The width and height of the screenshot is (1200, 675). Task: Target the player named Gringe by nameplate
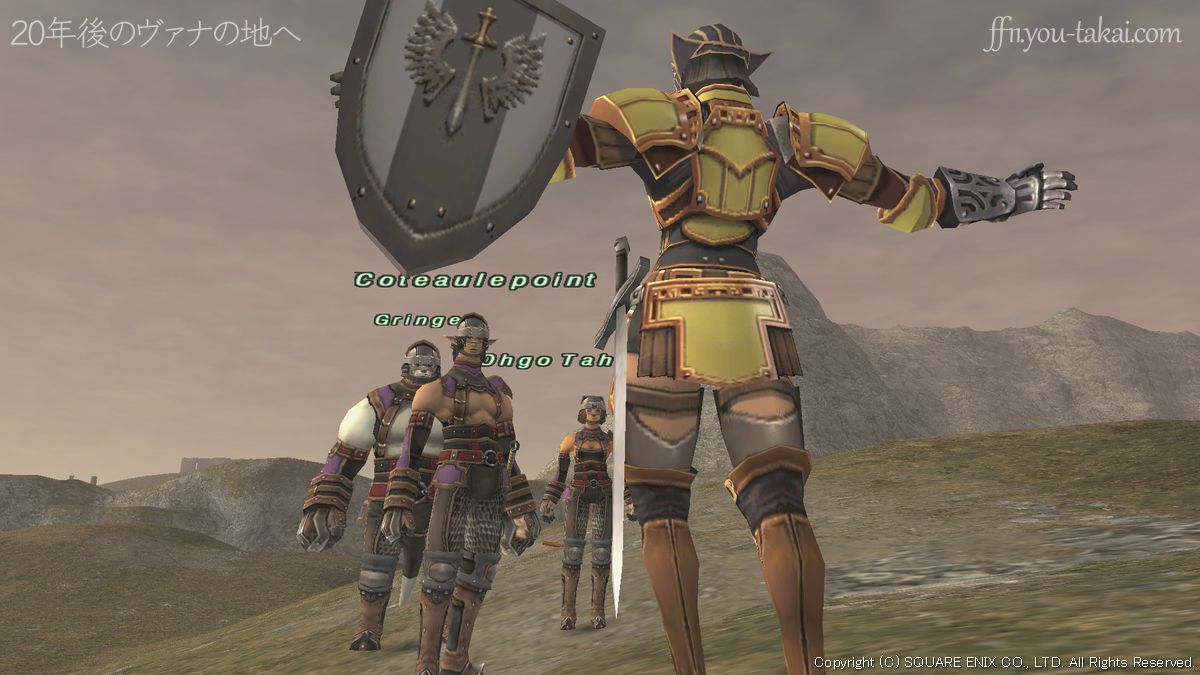click(417, 320)
